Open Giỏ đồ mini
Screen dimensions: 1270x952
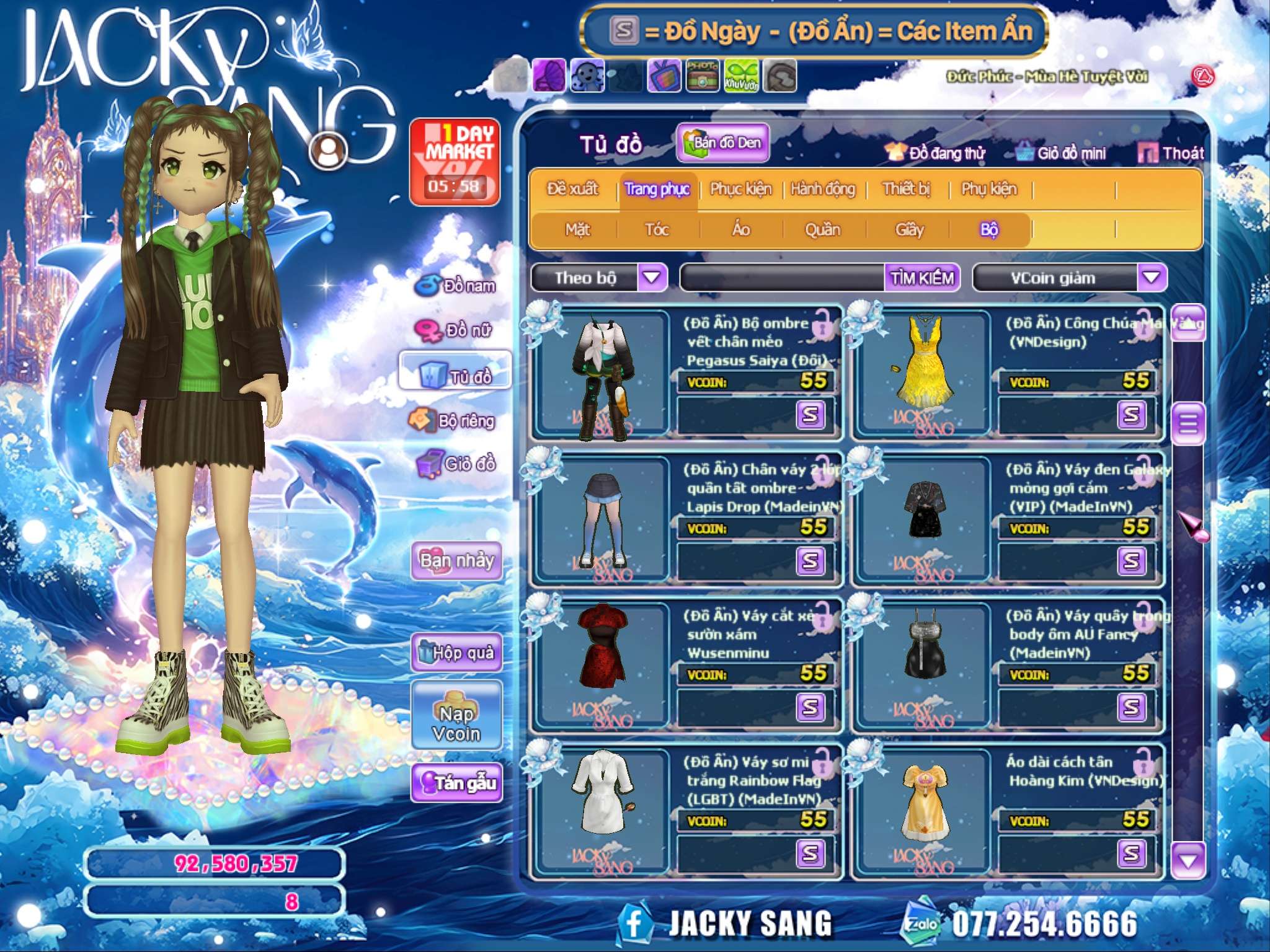point(1062,153)
